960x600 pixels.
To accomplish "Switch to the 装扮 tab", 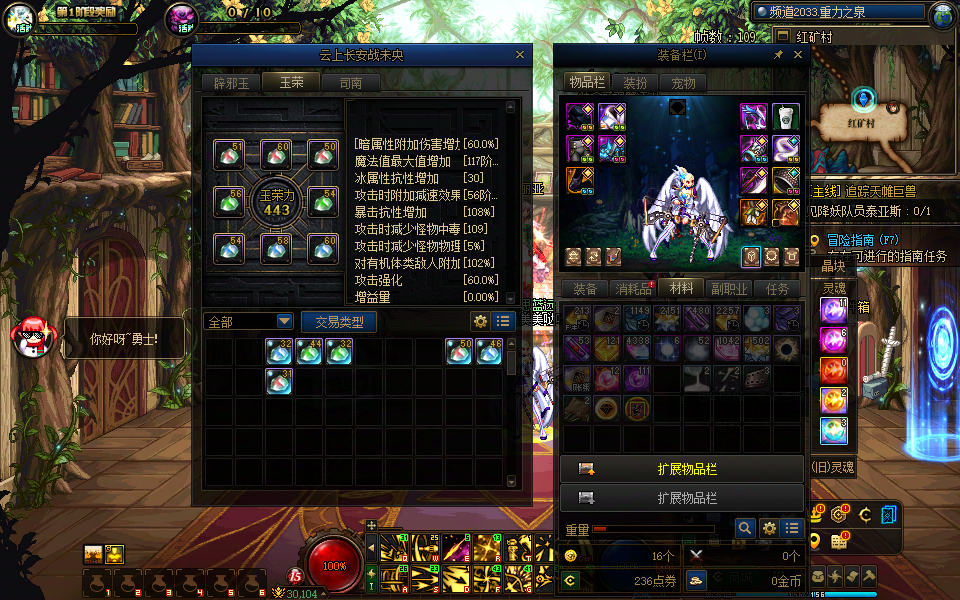I will [x=635, y=83].
